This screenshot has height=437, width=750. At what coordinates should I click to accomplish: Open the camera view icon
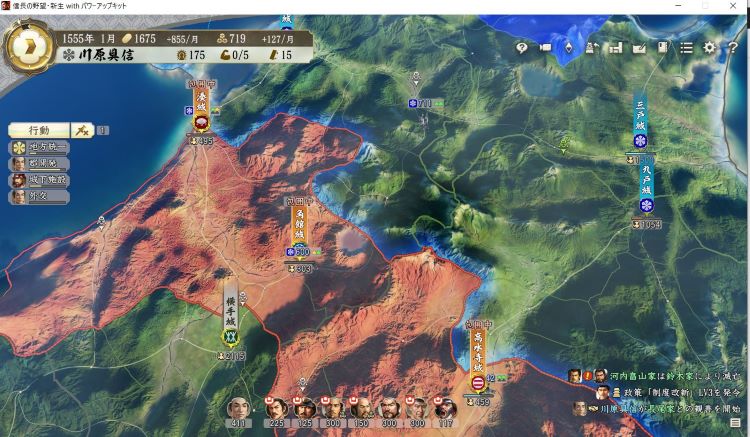(546, 47)
